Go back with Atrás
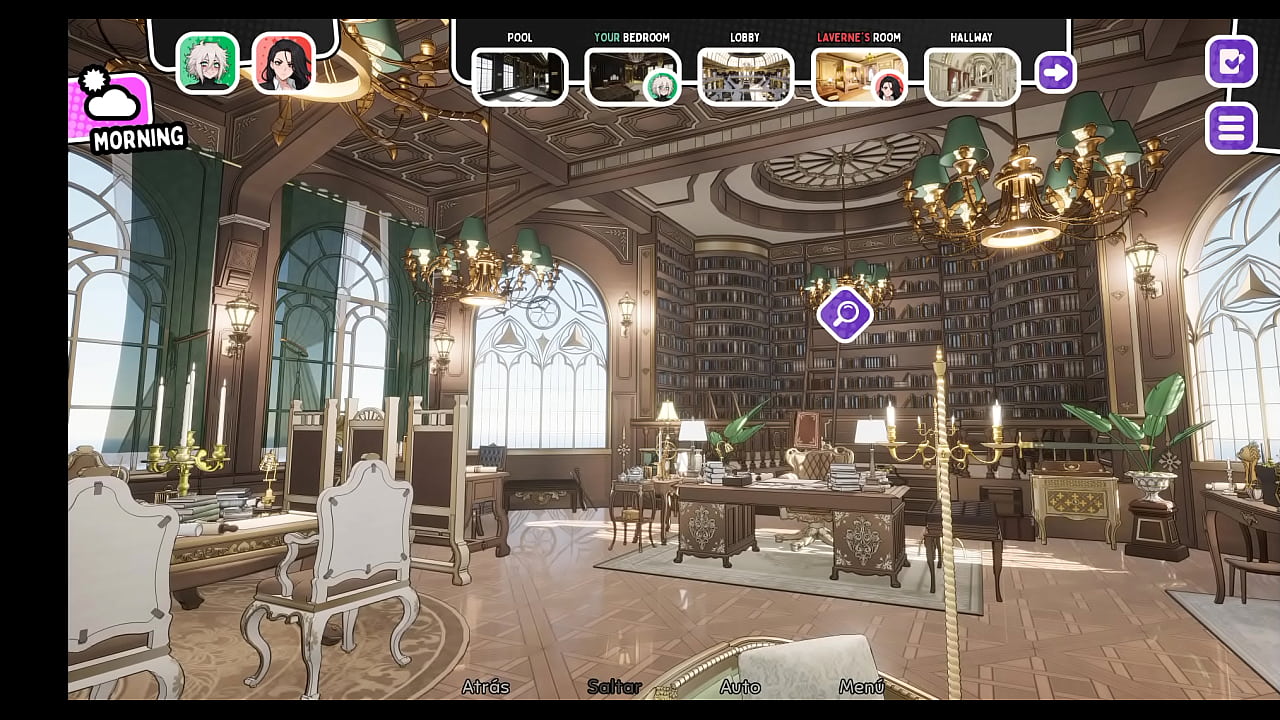Viewport: 1280px width, 720px height. pos(486,687)
